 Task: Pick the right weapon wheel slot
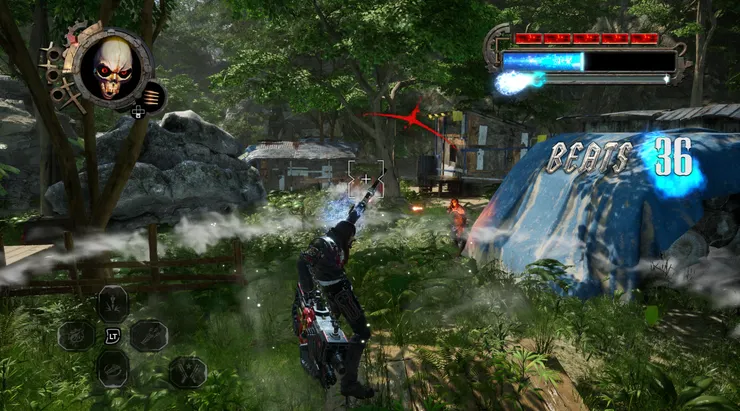[x=148, y=335]
